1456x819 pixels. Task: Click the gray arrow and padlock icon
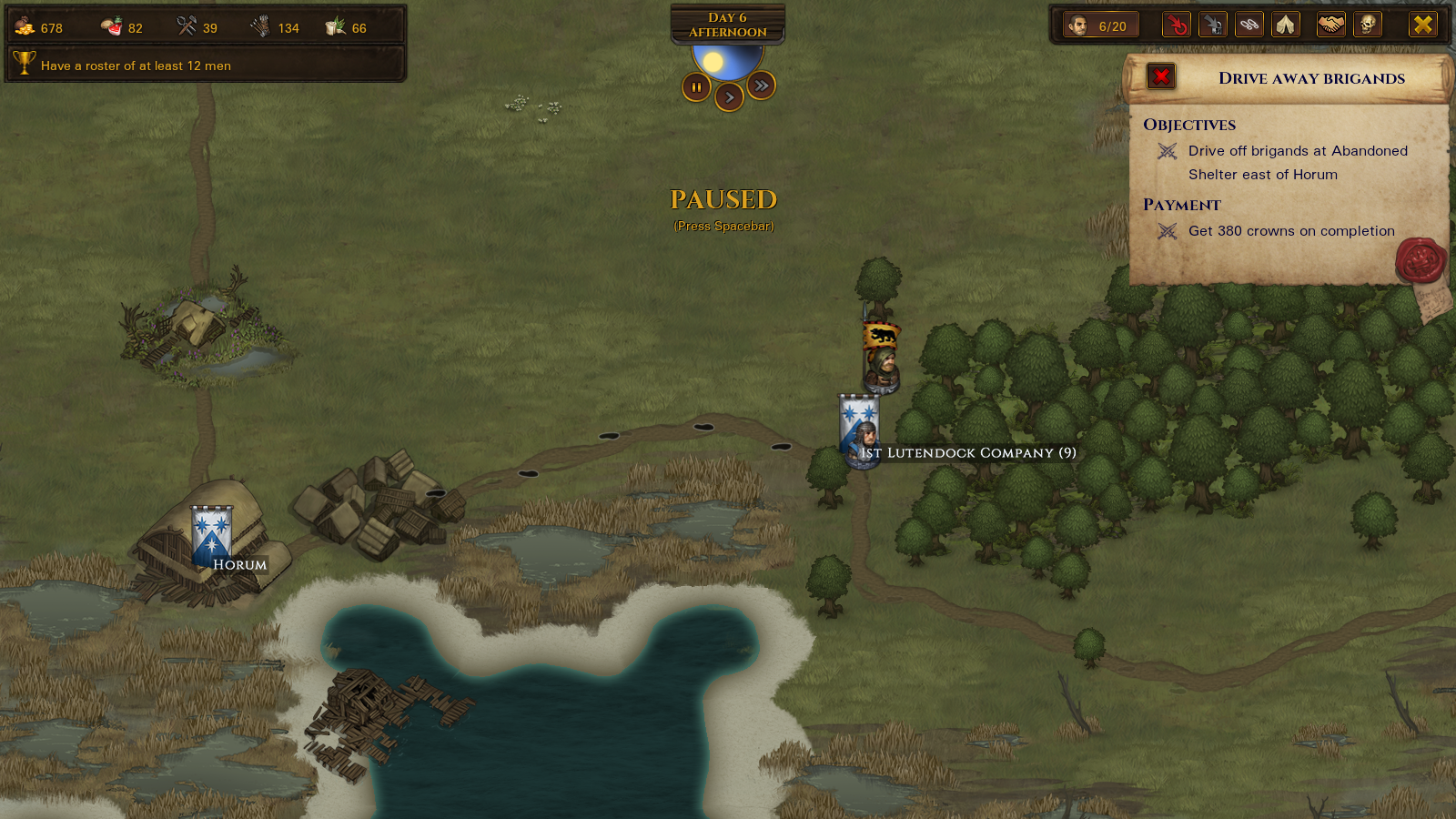coord(1213,25)
